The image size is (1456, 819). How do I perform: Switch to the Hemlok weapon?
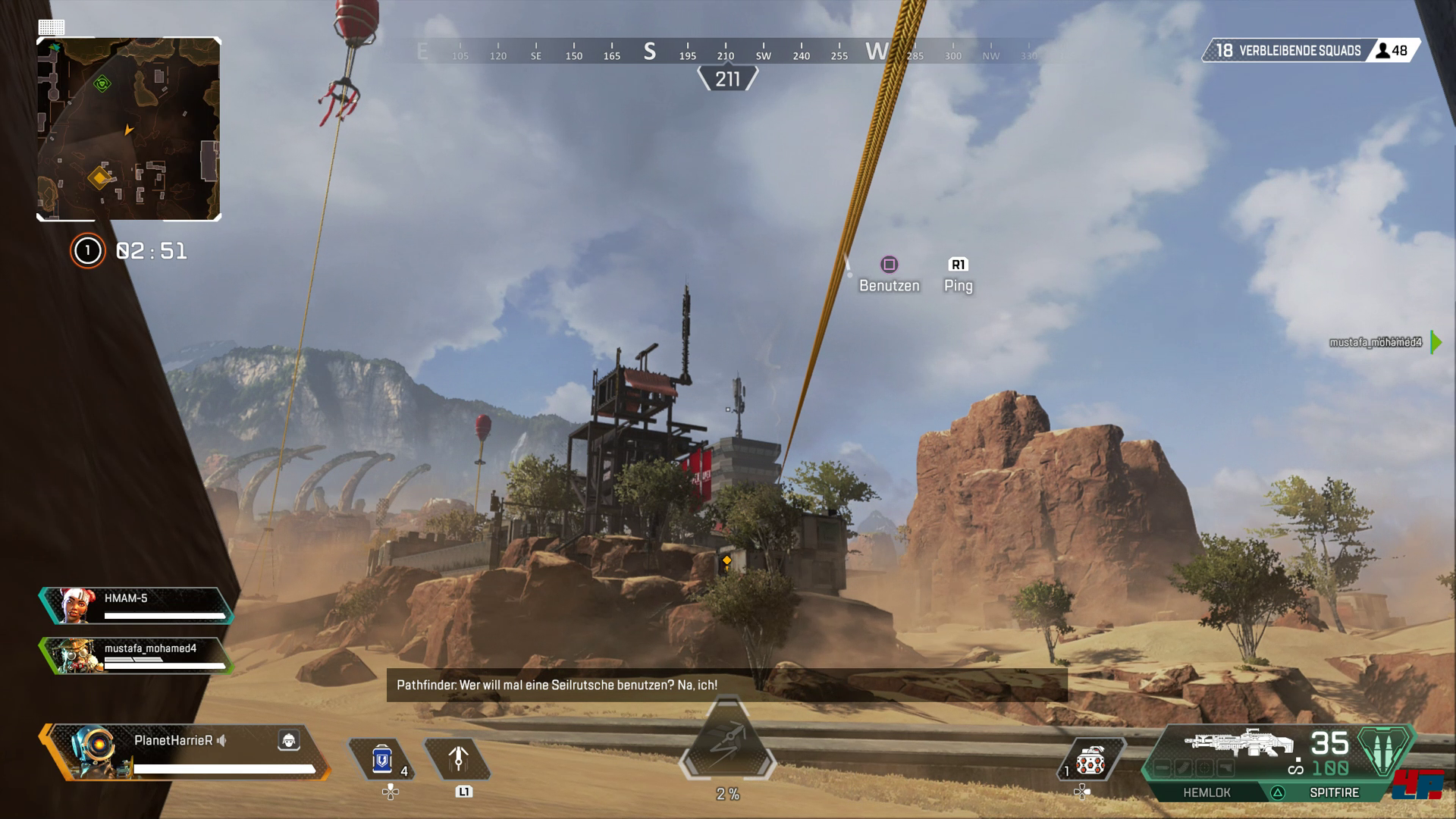[1207, 792]
